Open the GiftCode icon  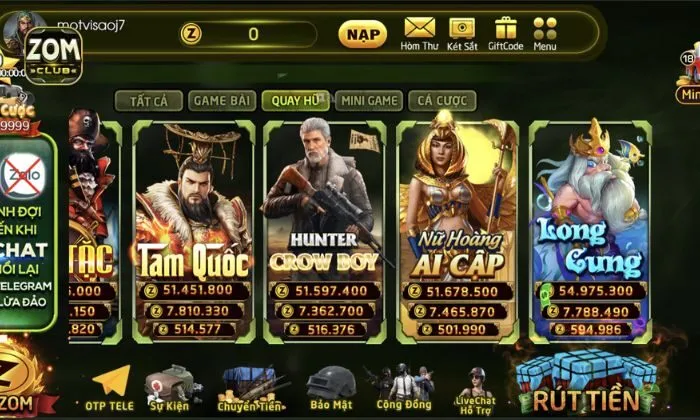(x=505, y=33)
